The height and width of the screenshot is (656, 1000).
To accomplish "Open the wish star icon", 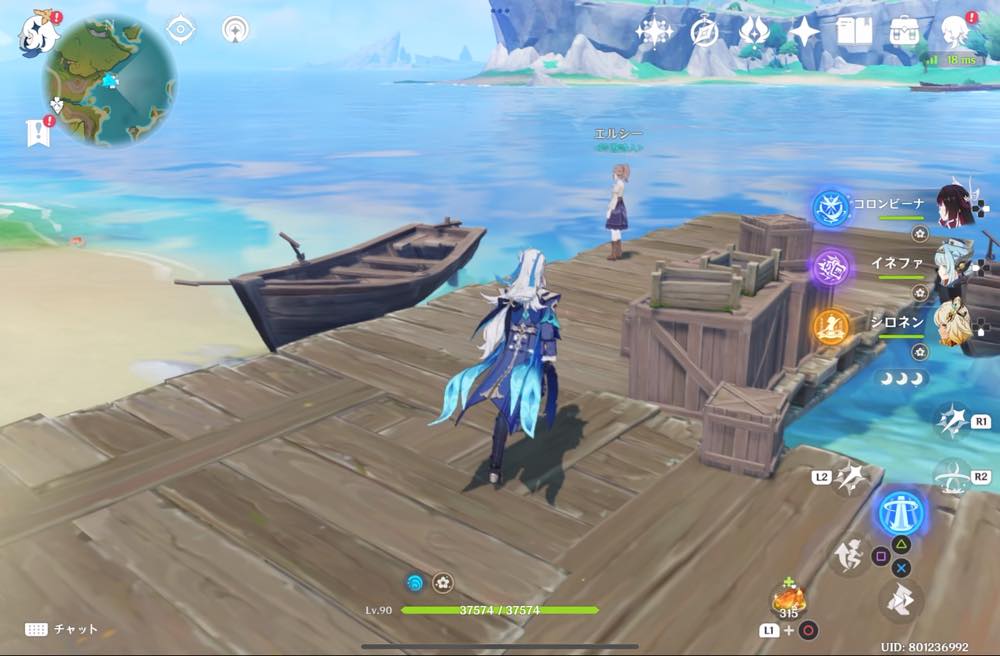I will (x=654, y=32).
